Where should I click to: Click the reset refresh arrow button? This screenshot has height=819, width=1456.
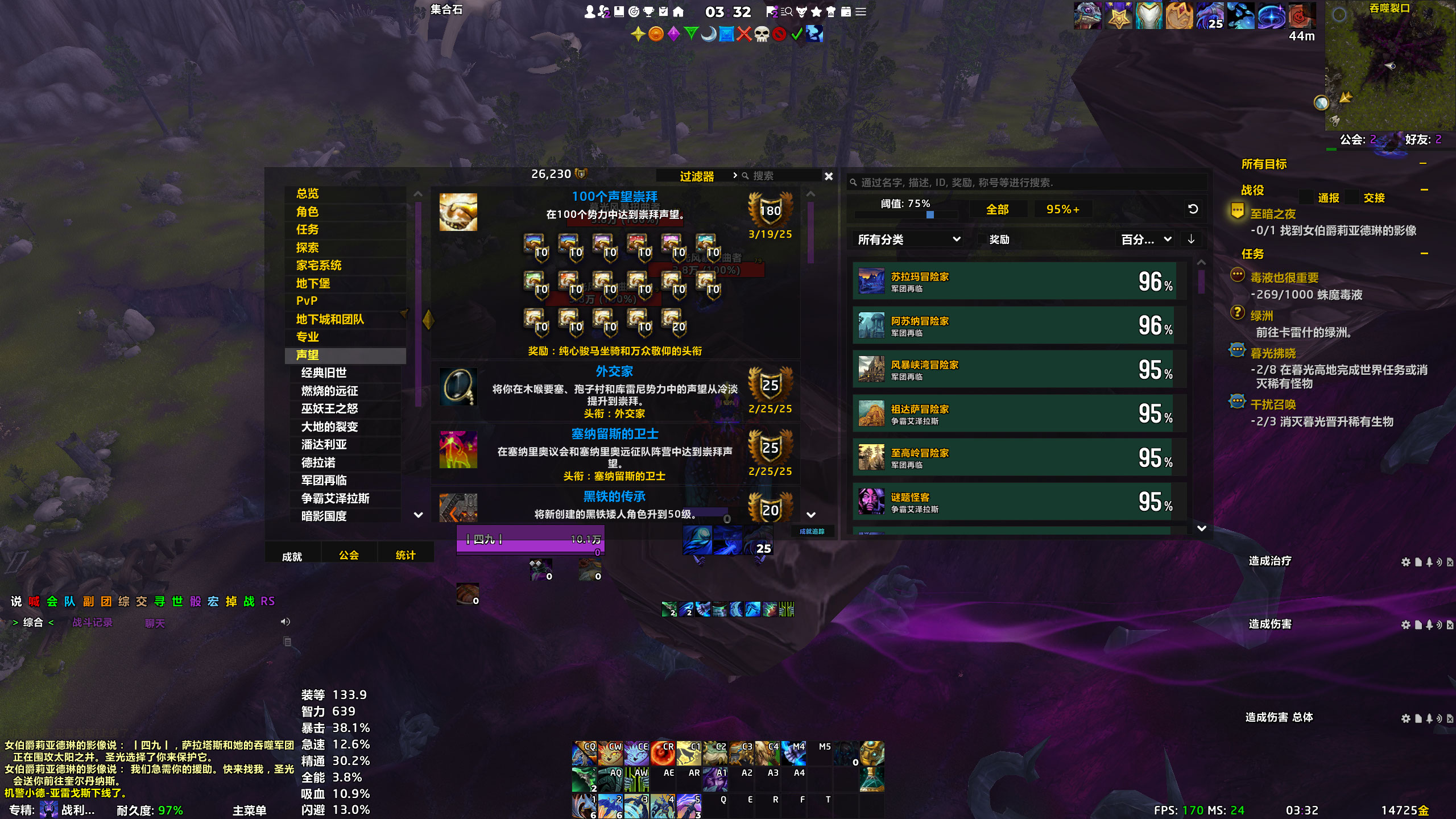pos(1193,209)
